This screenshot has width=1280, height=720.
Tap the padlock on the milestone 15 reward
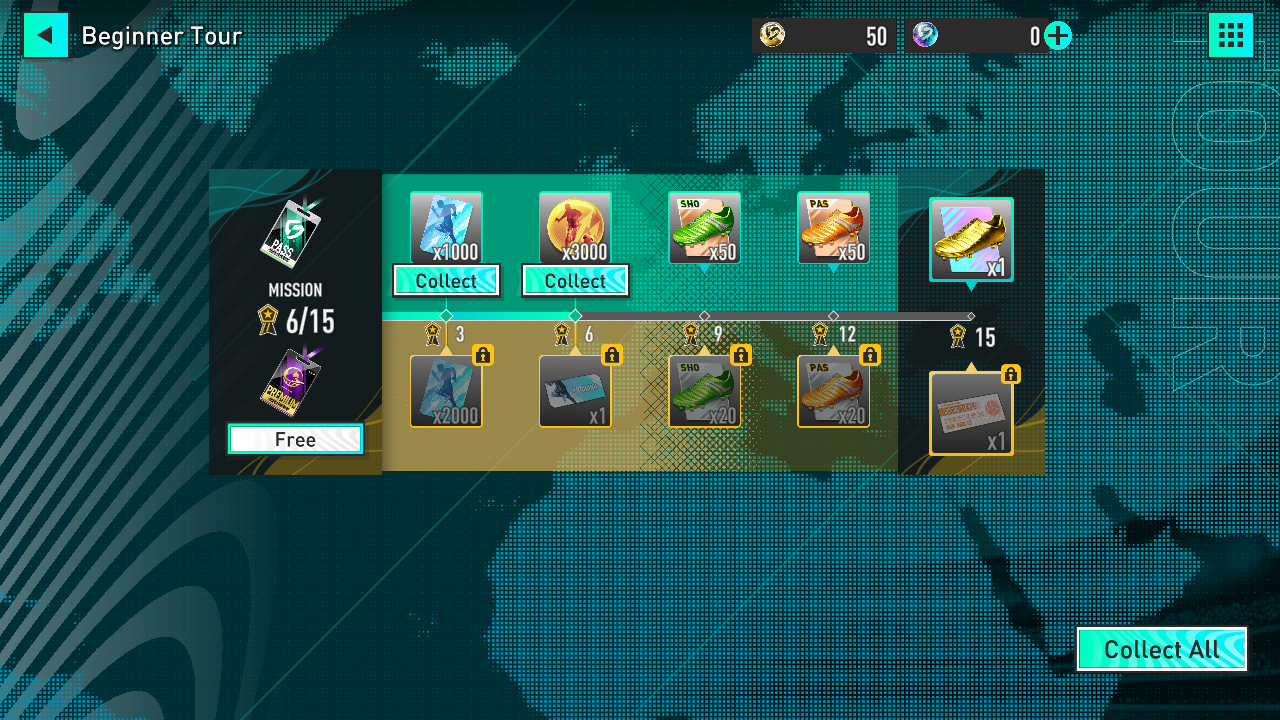1011,374
